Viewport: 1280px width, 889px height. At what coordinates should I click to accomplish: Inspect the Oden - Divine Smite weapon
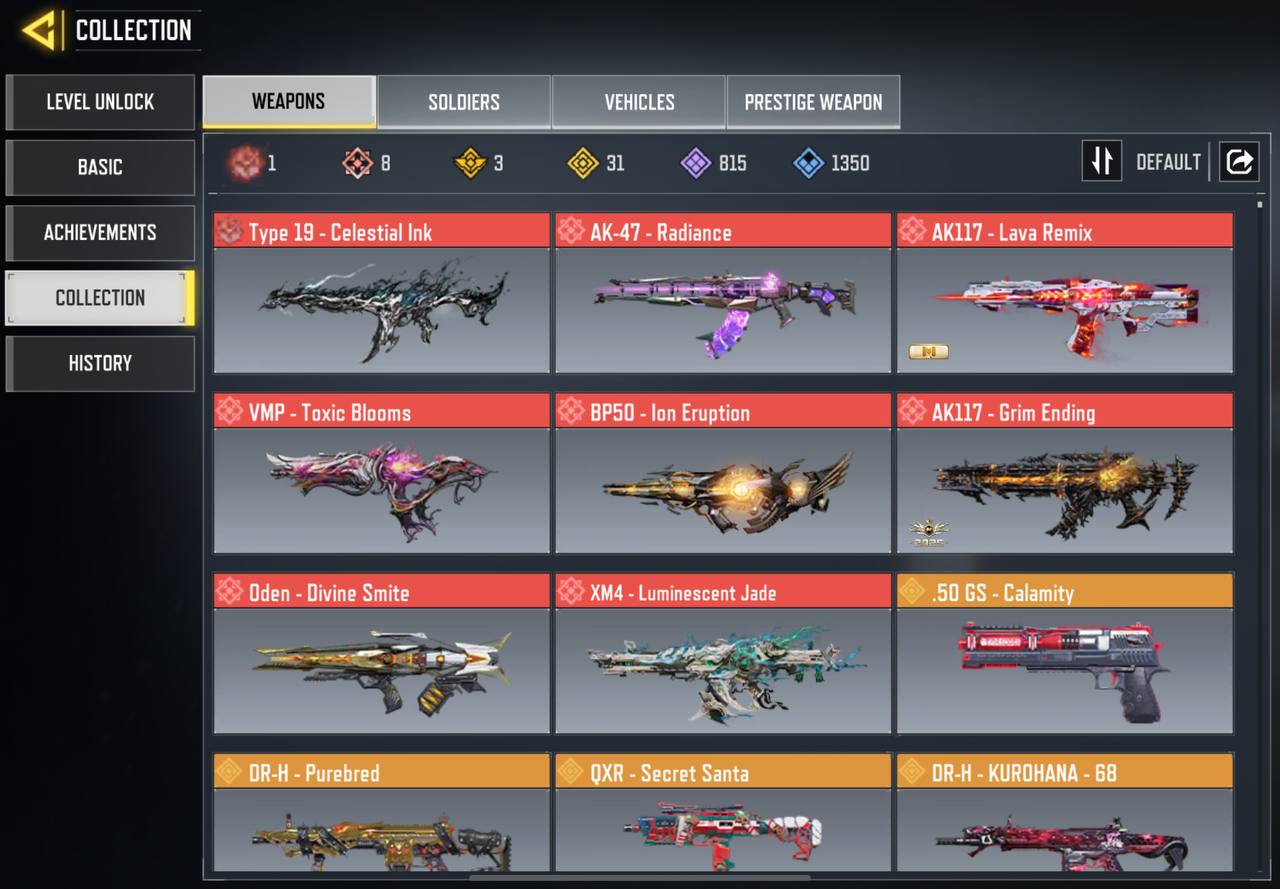coord(381,653)
